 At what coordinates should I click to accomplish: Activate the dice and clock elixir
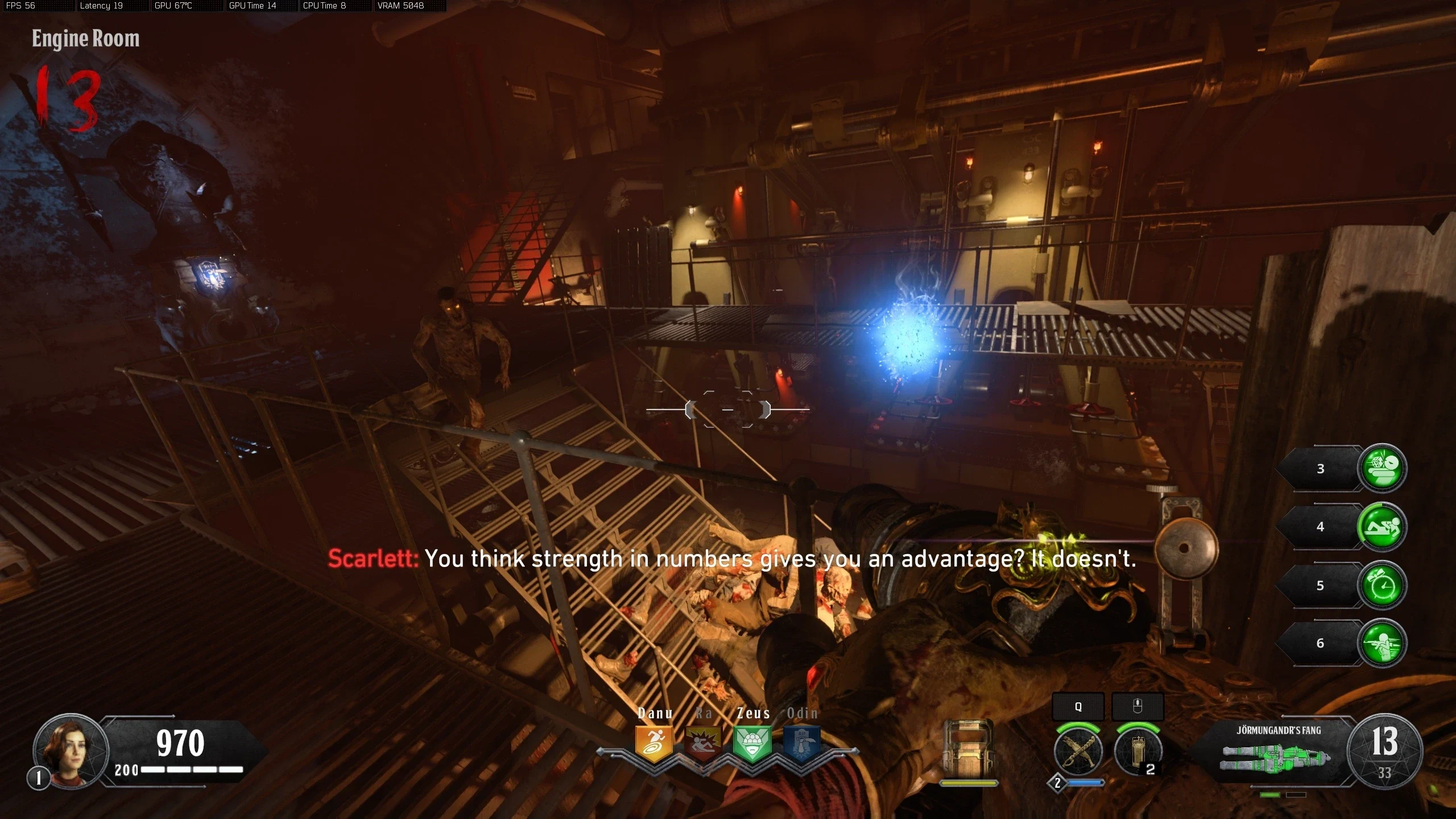(x=1382, y=469)
